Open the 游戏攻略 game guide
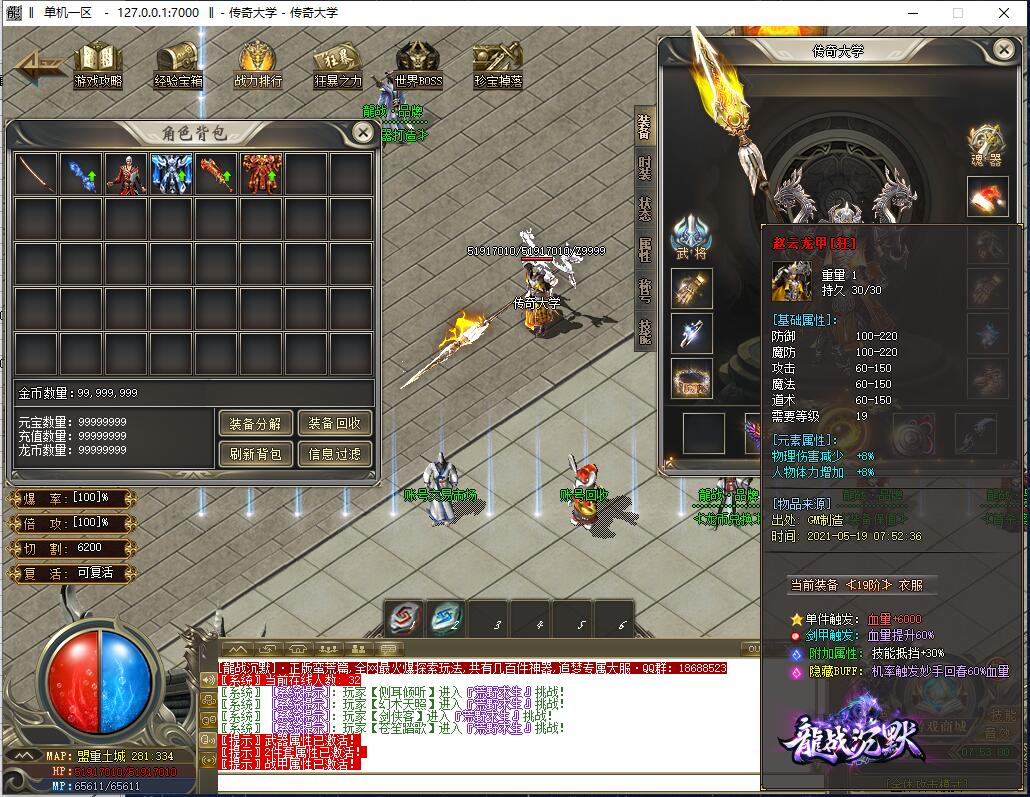The image size is (1030, 797). click(x=98, y=64)
